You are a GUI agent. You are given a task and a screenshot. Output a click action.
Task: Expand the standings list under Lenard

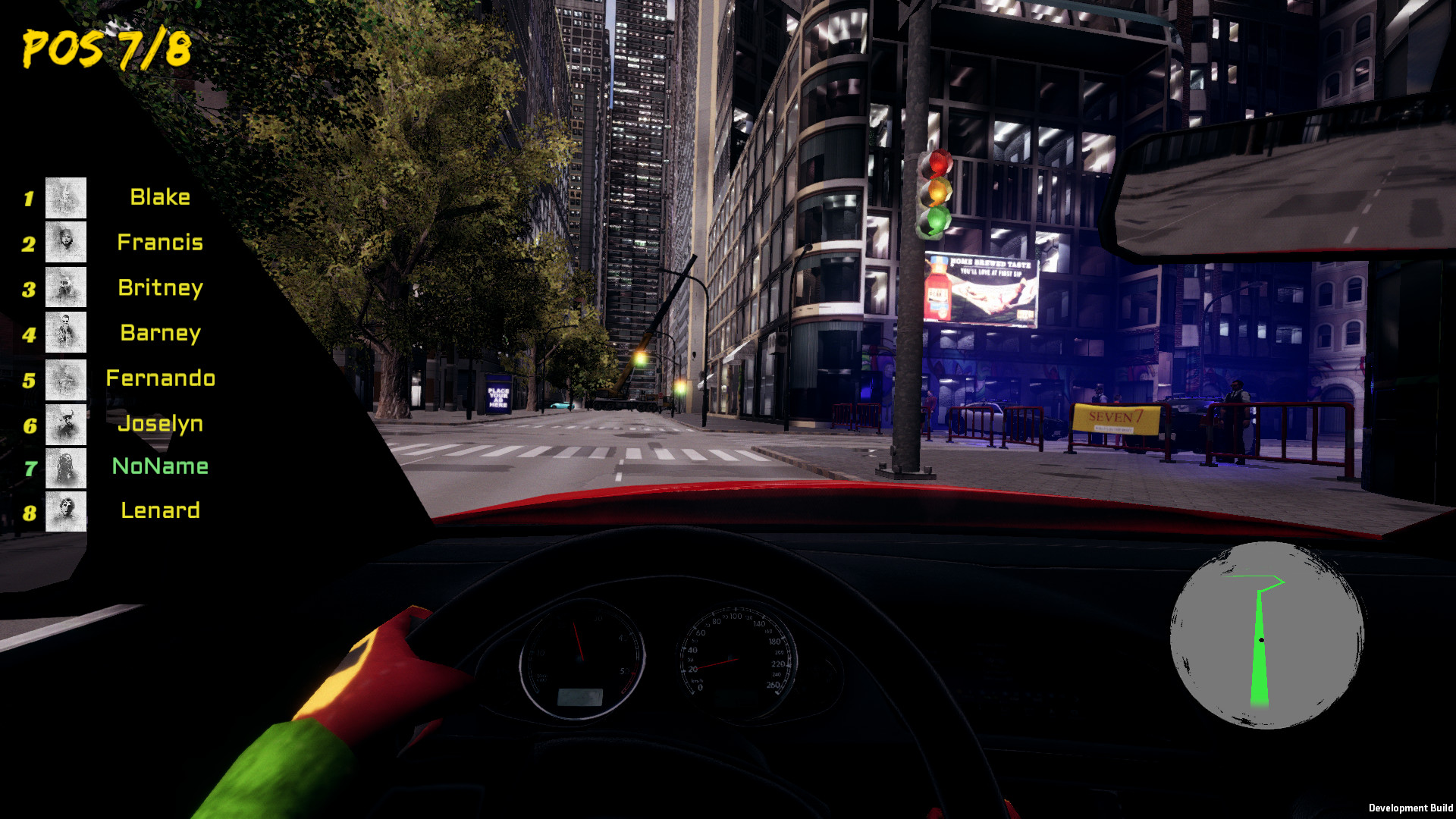pyautogui.click(x=160, y=510)
